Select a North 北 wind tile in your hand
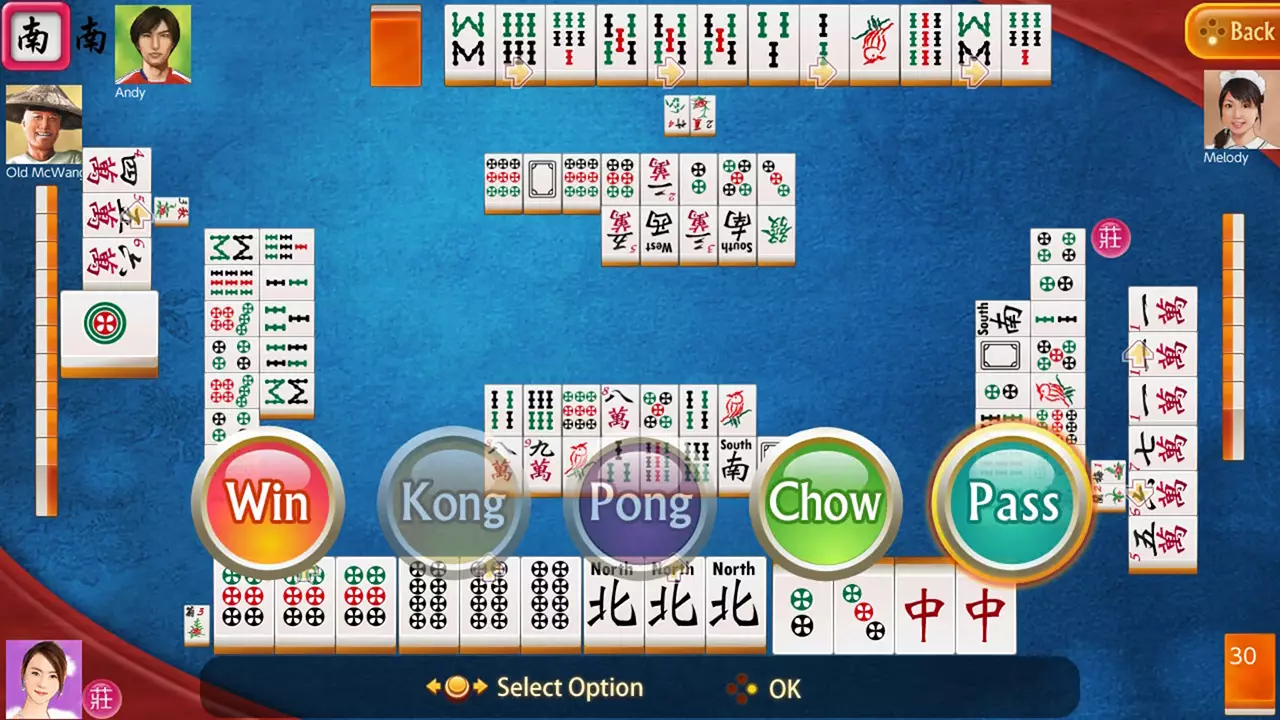The width and height of the screenshot is (1280, 720). pos(735,605)
